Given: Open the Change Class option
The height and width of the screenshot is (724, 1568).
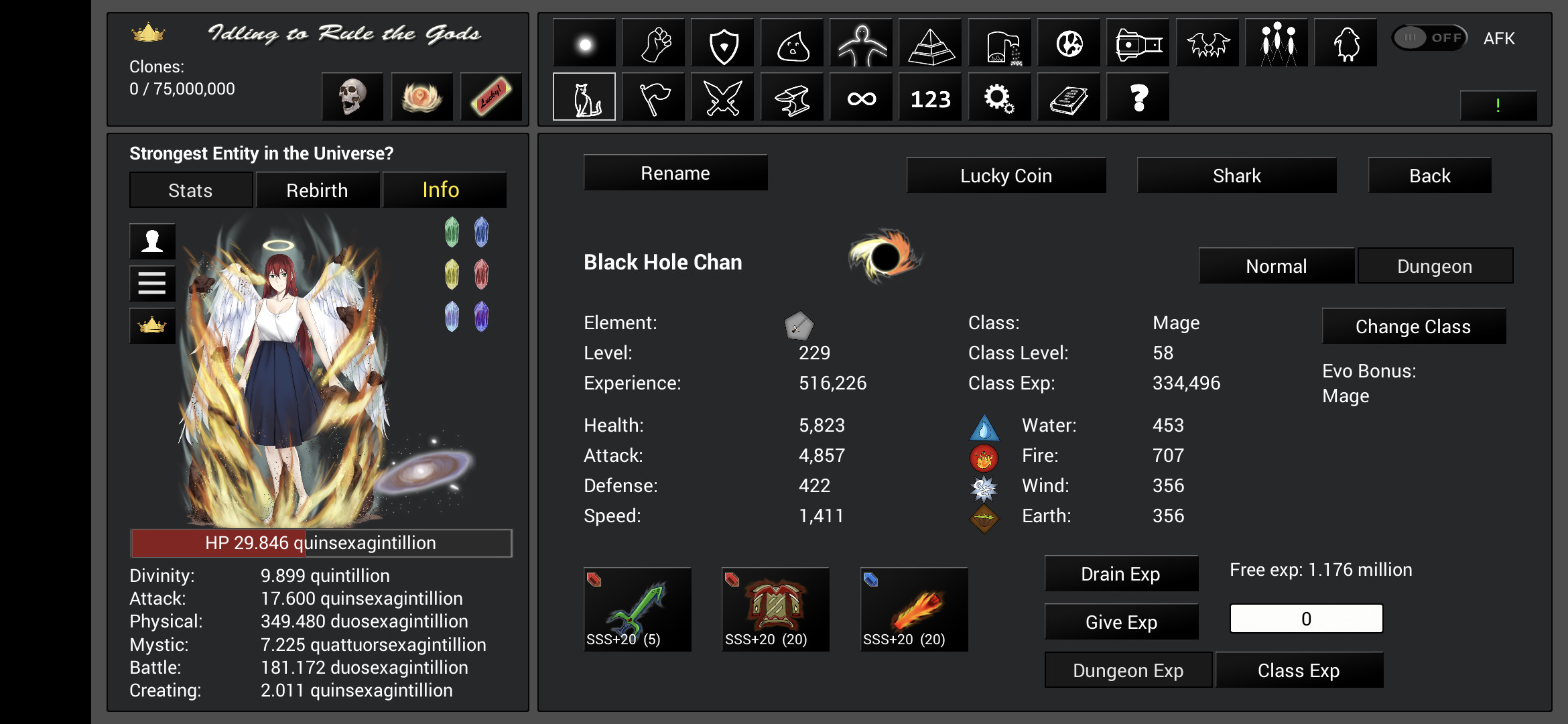Looking at the screenshot, I should tap(1413, 326).
